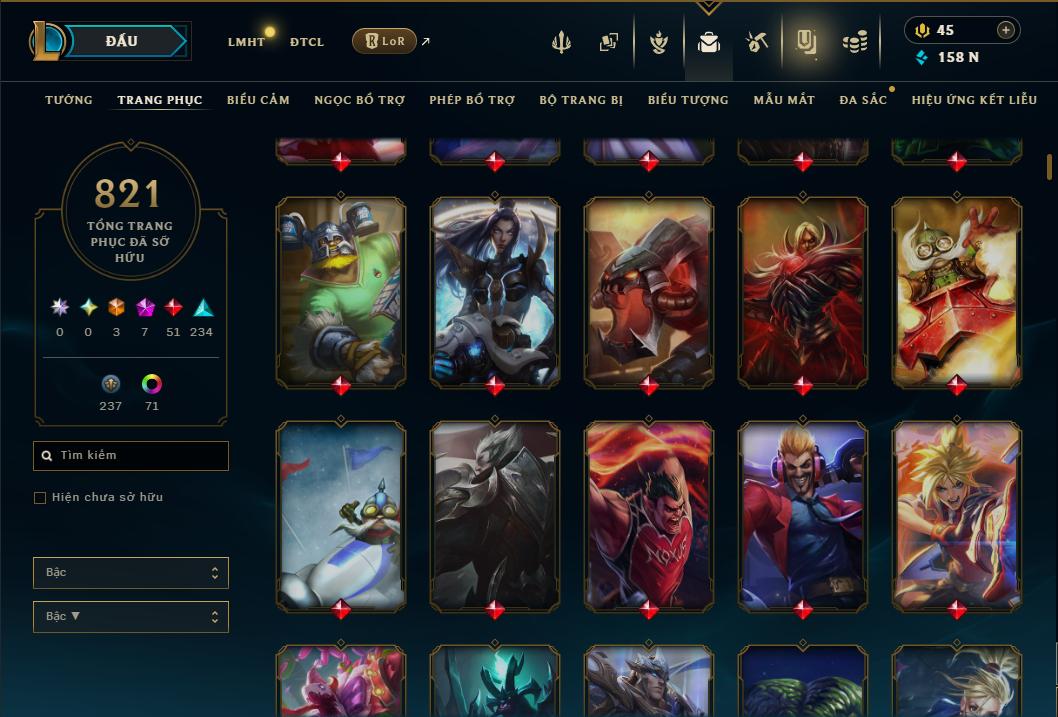Open the LoR launcher link

(x=385, y=41)
